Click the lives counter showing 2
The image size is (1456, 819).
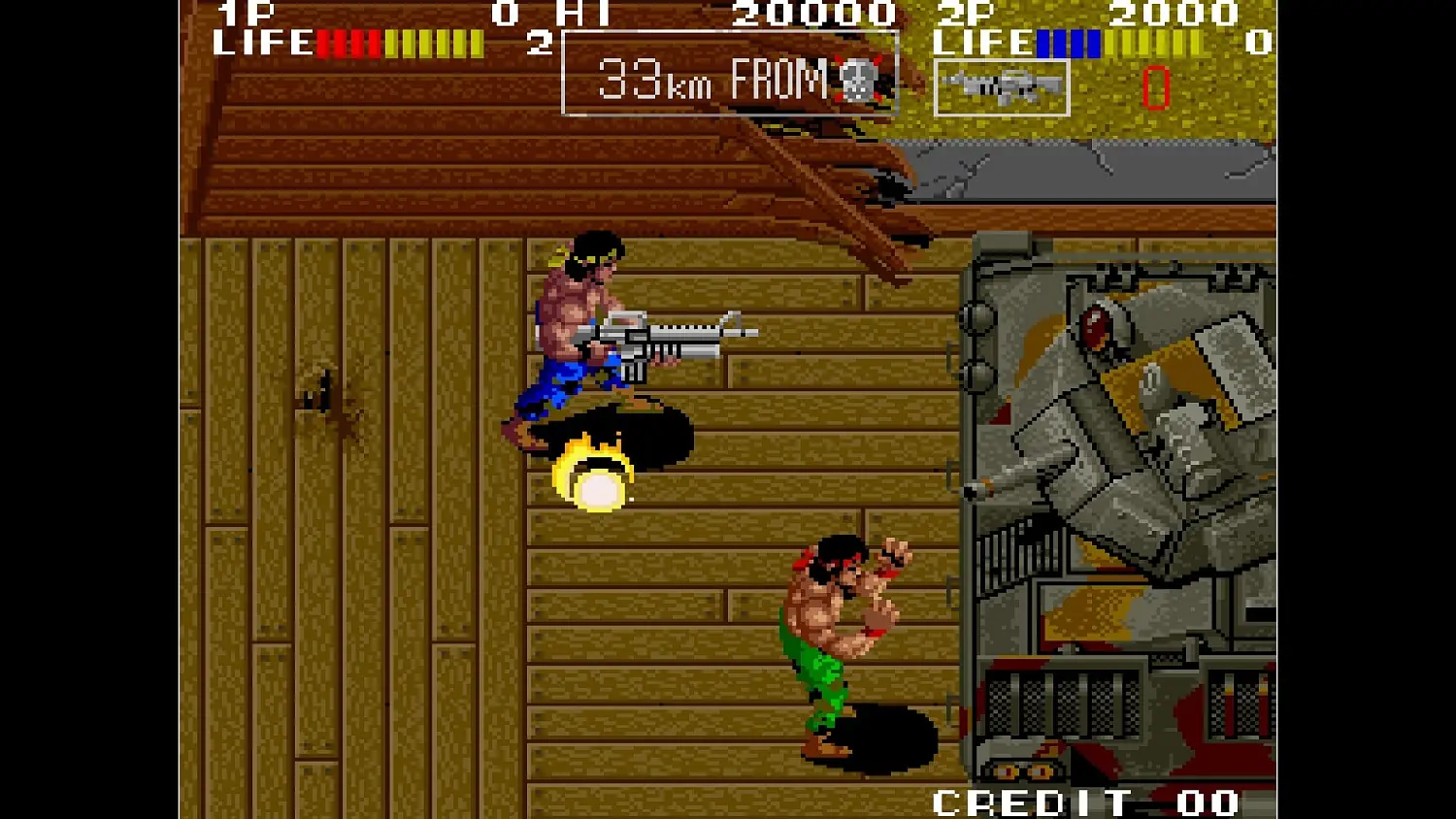(x=540, y=44)
